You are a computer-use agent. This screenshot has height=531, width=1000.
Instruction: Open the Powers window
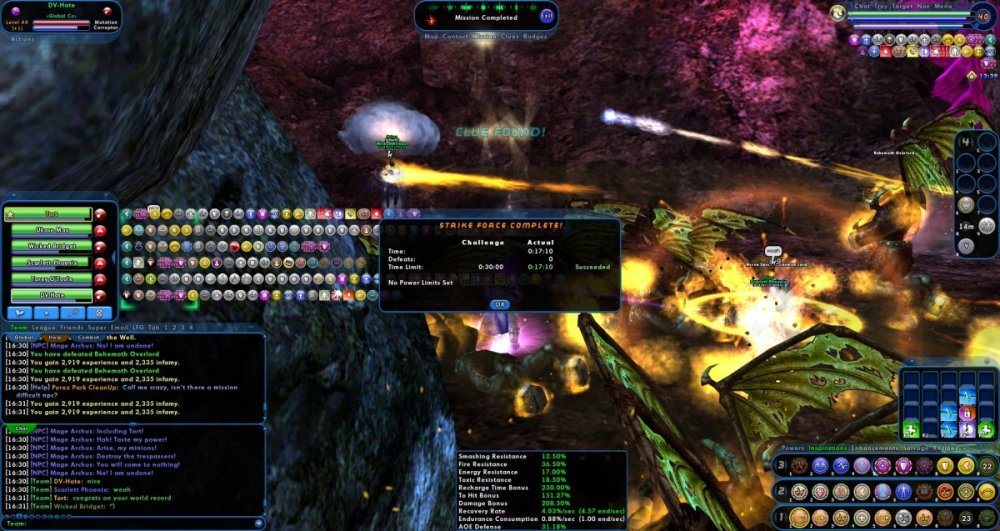click(792, 447)
